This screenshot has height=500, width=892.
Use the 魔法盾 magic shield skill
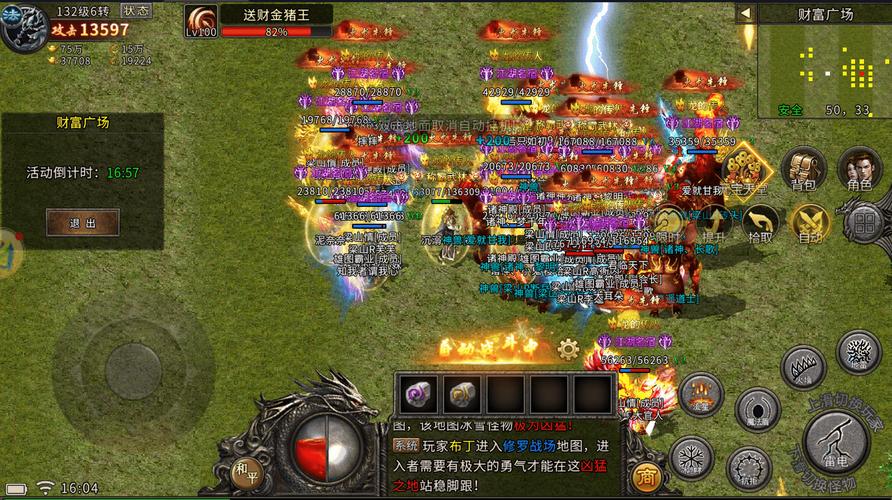[757, 410]
